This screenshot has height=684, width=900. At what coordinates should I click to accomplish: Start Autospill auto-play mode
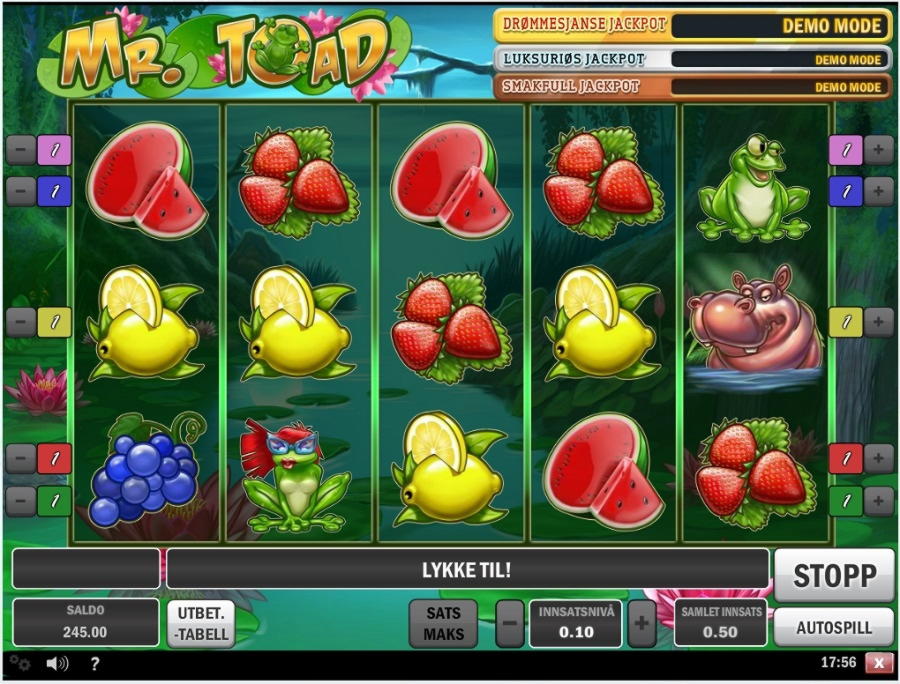point(834,628)
